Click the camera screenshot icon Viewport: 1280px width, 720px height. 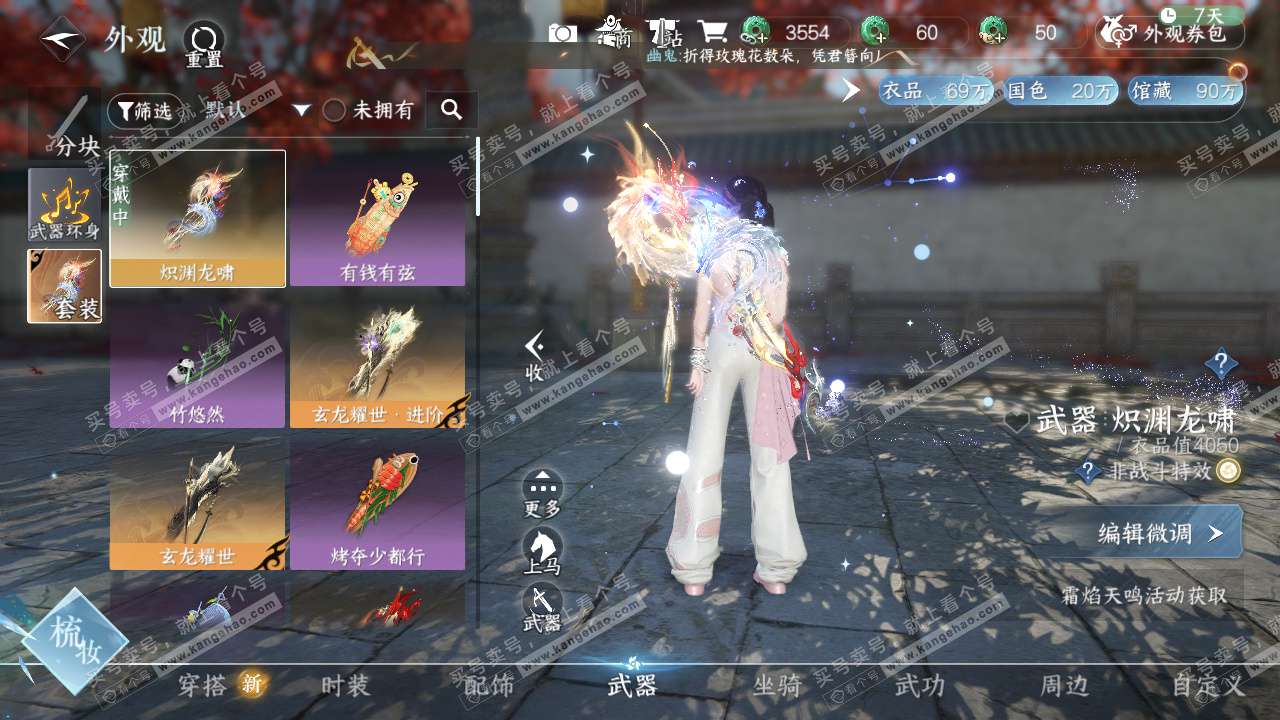(563, 33)
